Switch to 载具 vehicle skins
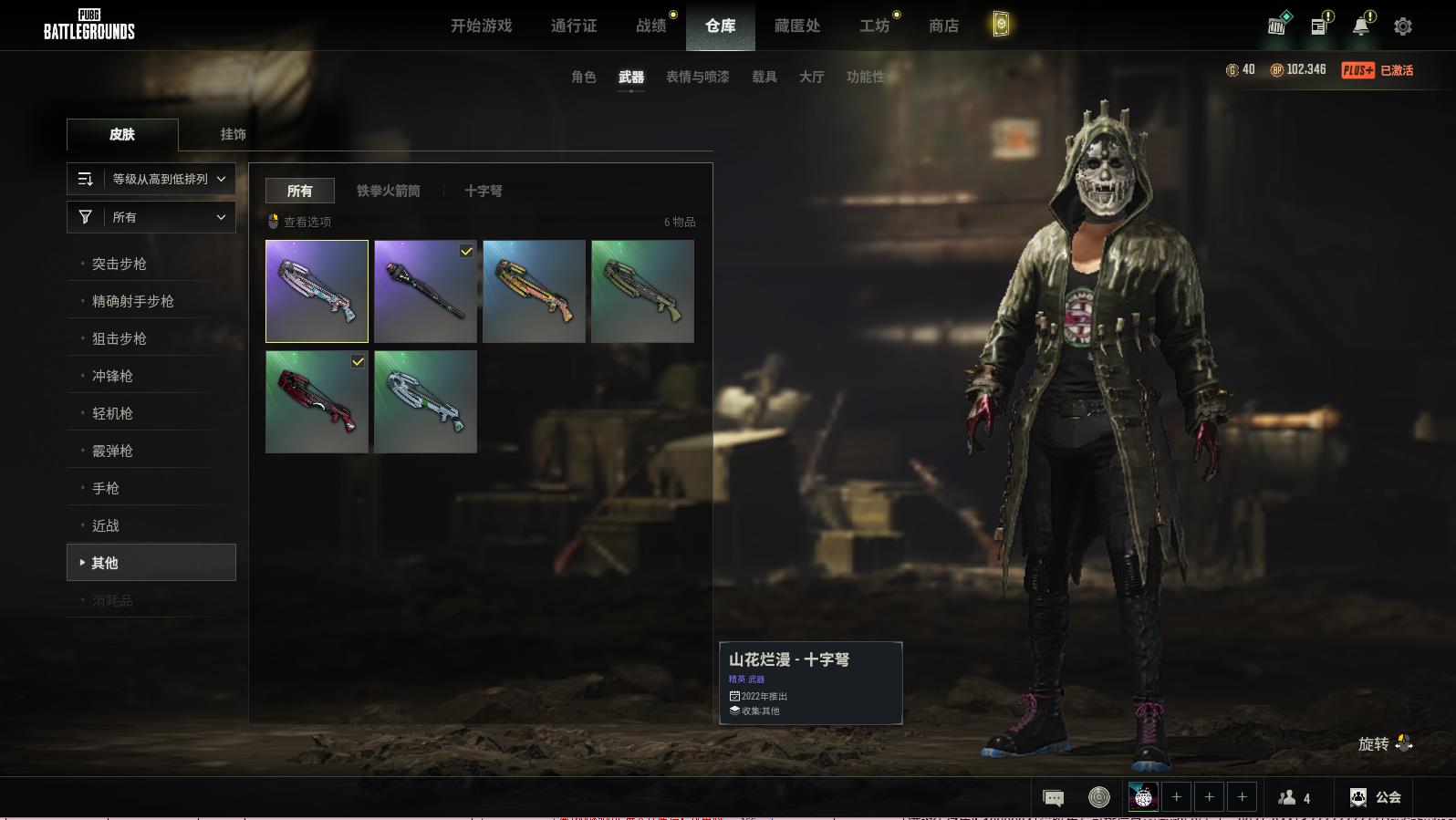 click(764, 77)
